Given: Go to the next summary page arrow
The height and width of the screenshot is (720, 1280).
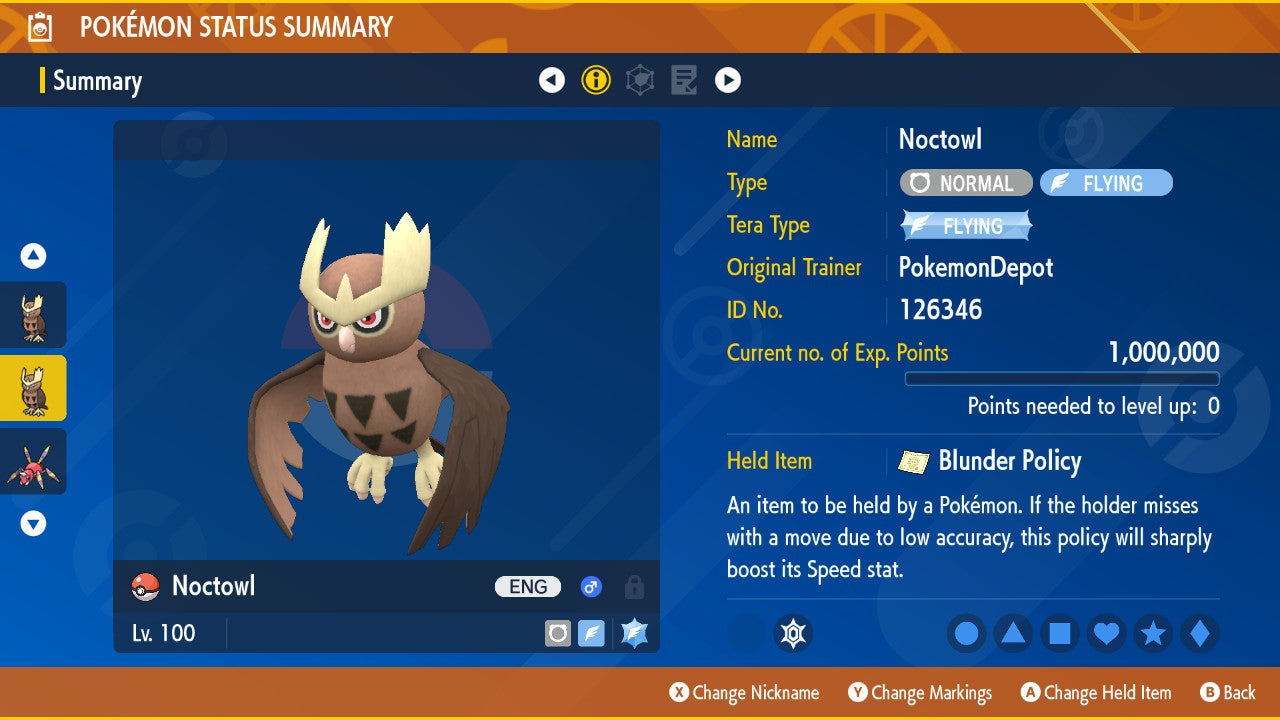Looking at the screenshot, I should [x=728, y=80].
